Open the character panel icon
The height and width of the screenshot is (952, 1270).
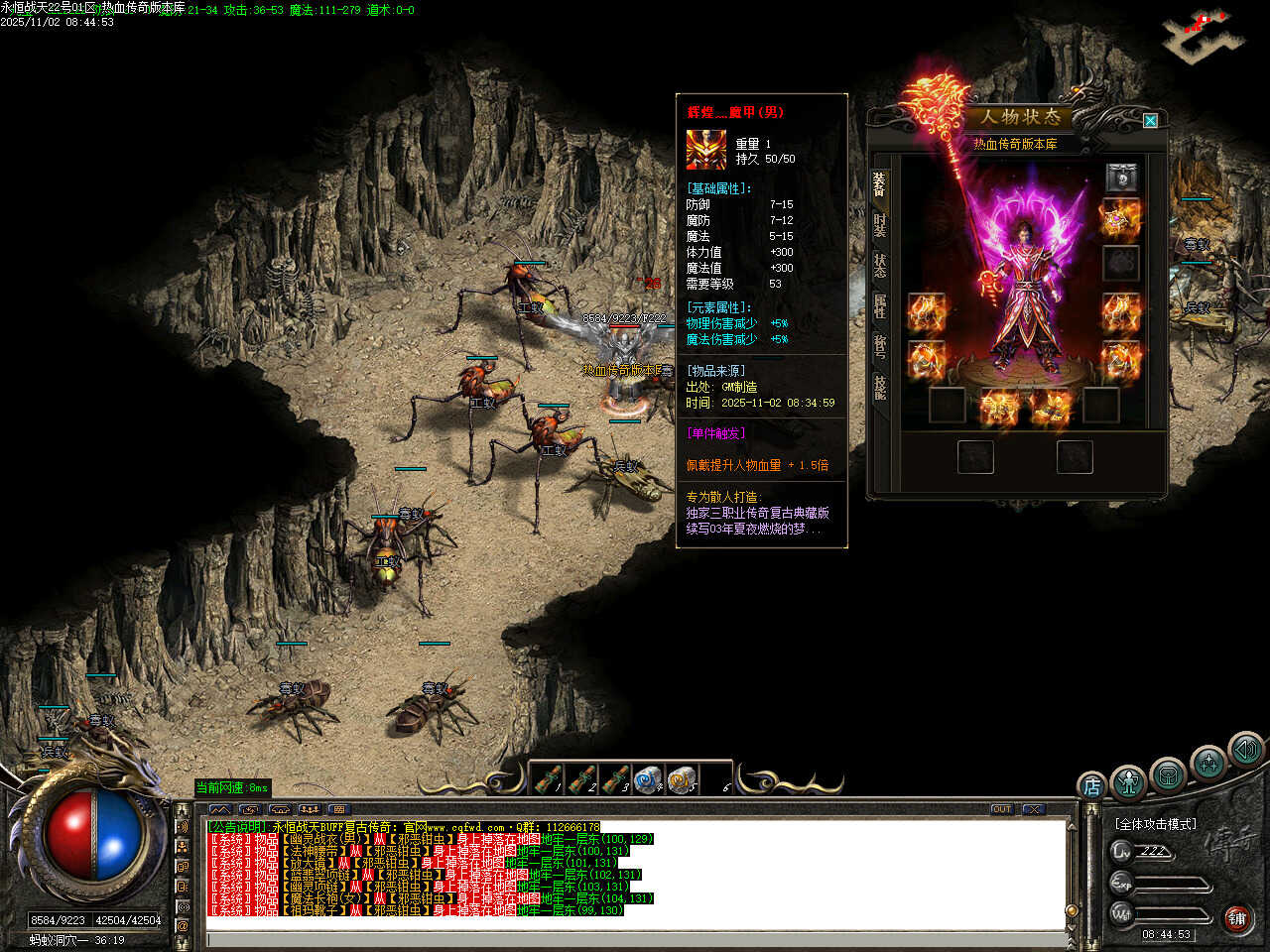click(1129, 783)
